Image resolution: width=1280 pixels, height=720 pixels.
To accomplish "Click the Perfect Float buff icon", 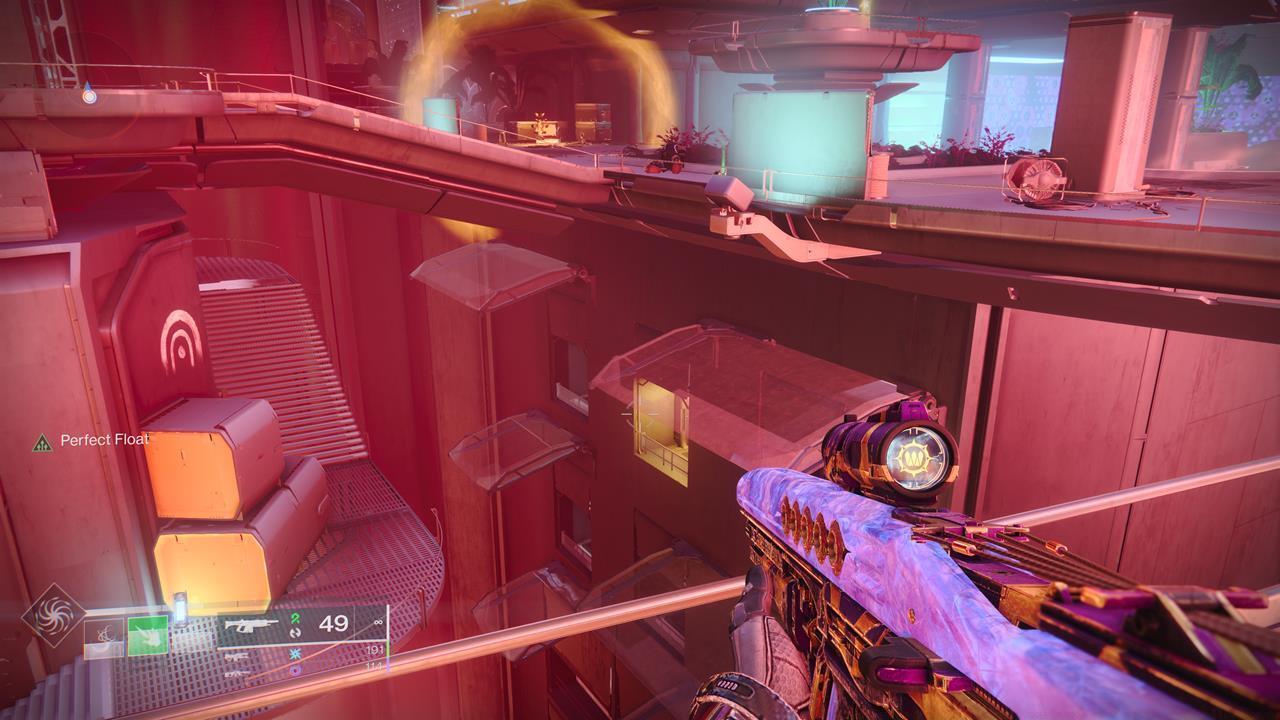I will point(42,442).
